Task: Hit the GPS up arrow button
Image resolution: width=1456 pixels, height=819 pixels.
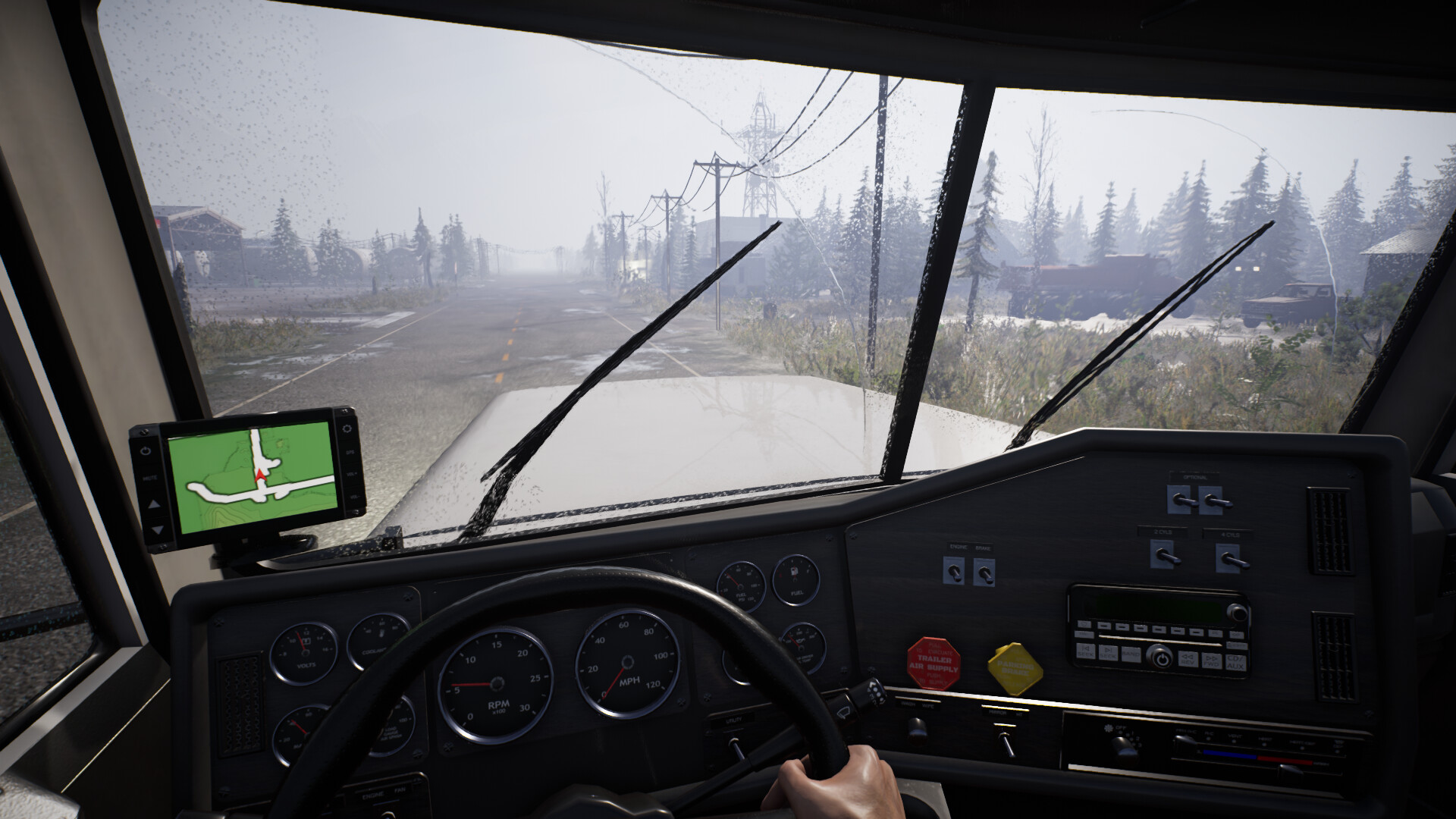Action: tap(153, 504)
